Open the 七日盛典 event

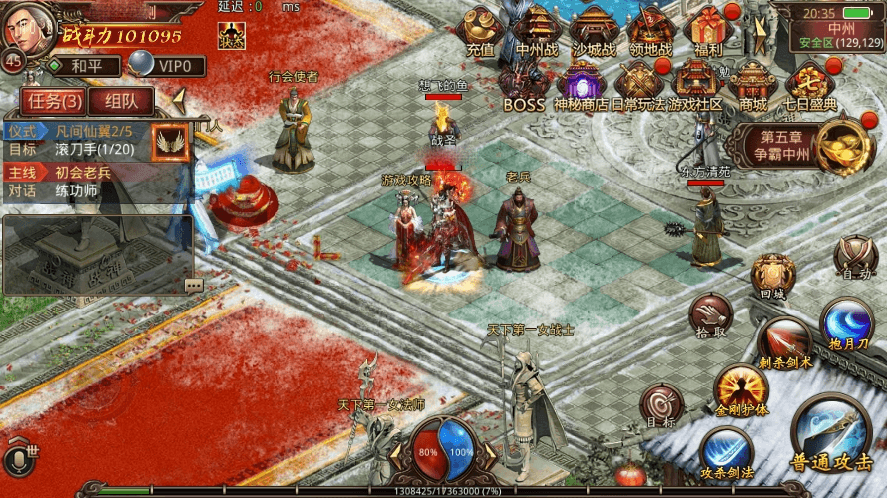coord(810,85)
